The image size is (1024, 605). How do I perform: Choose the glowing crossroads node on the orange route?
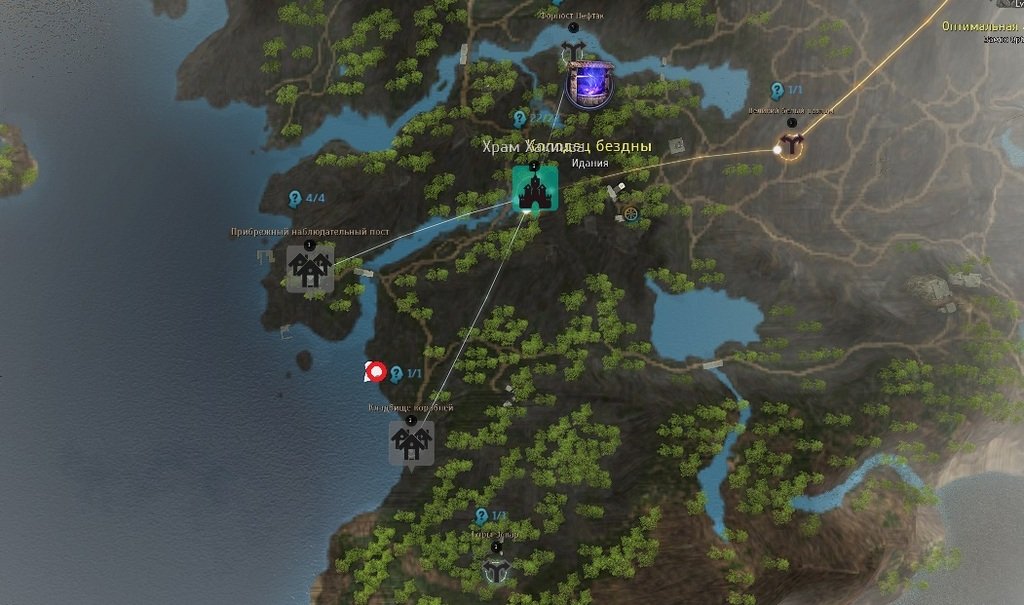(x=791, y=146)
